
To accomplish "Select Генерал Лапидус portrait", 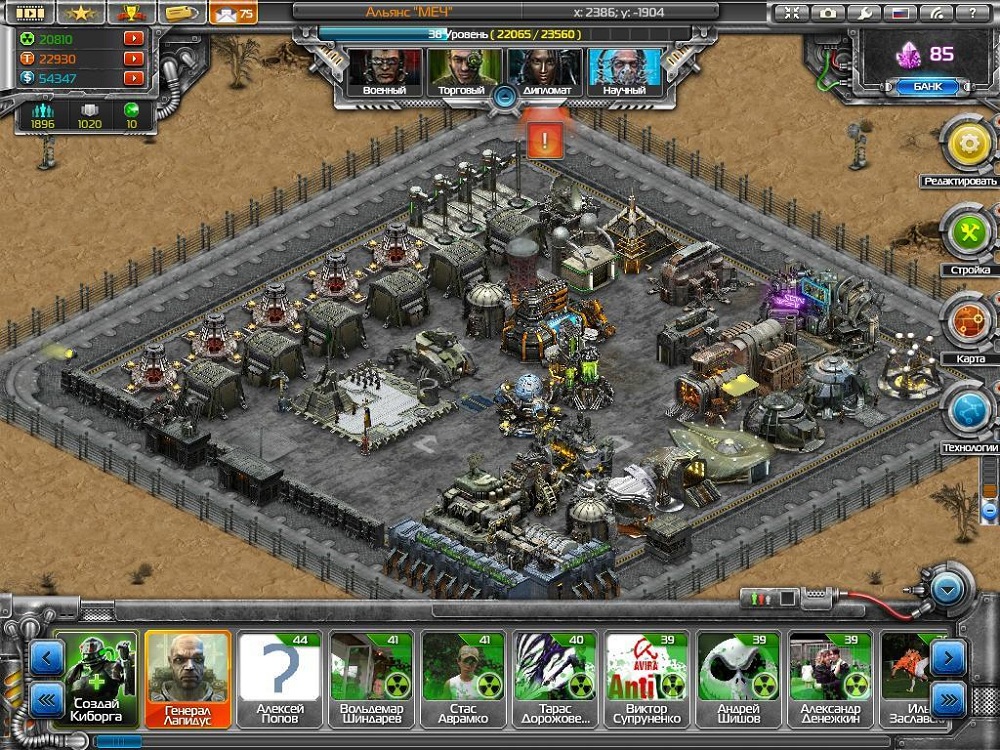I will click(x=188, y=678).
